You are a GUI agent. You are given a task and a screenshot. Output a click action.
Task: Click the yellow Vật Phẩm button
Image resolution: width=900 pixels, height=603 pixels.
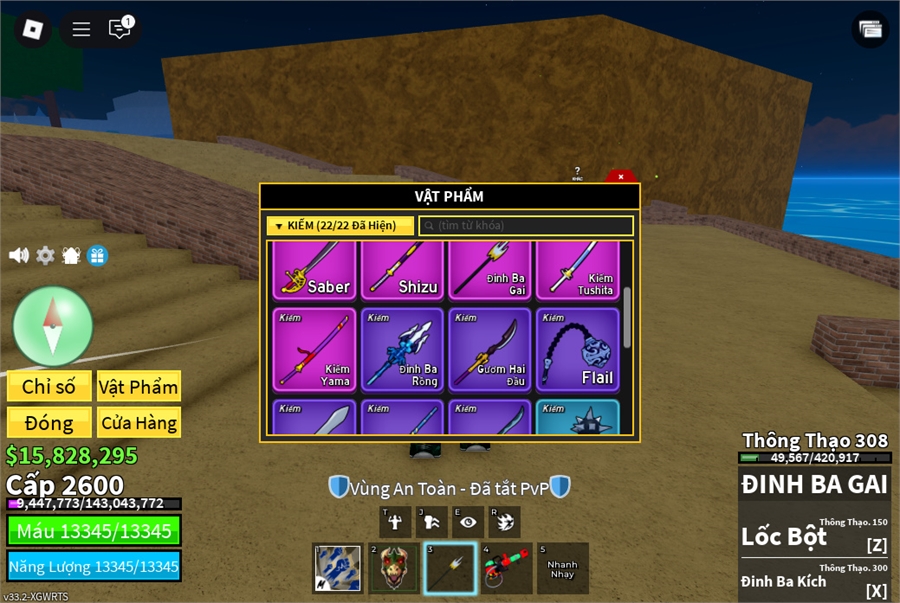[138, 387]
